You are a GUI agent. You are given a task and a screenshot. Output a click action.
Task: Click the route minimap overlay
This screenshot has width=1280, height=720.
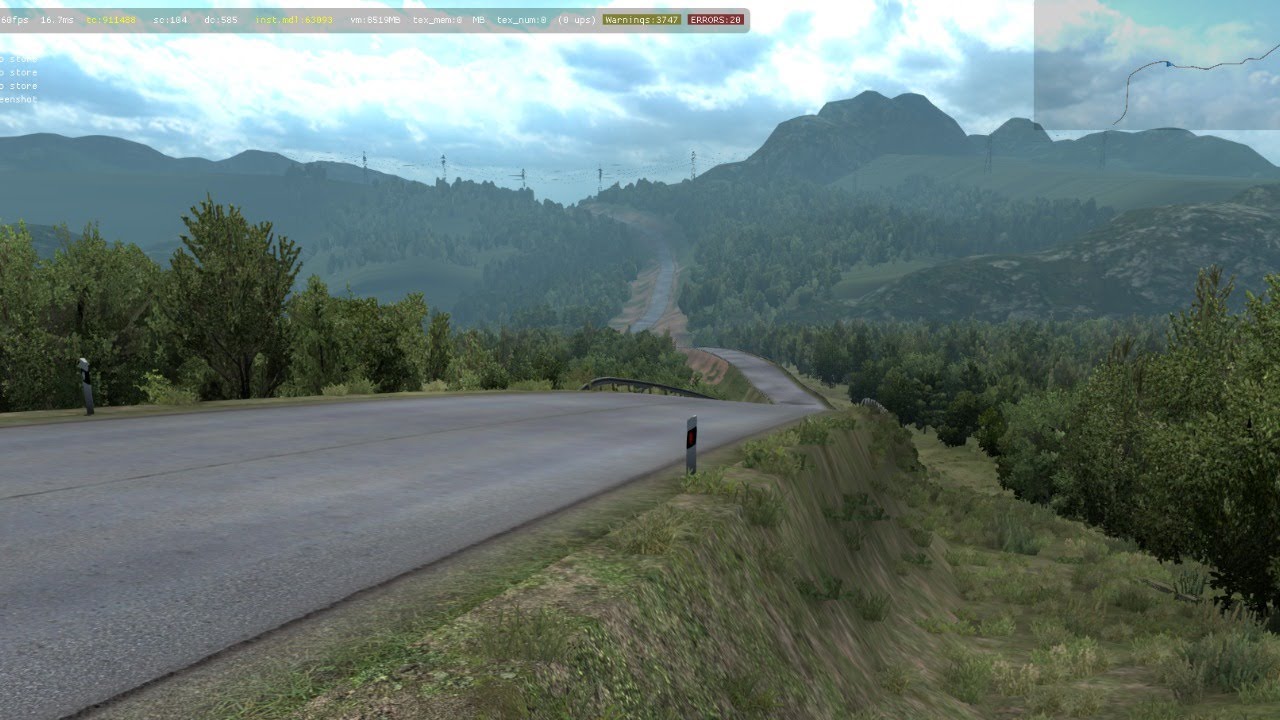click(1157, 65)
